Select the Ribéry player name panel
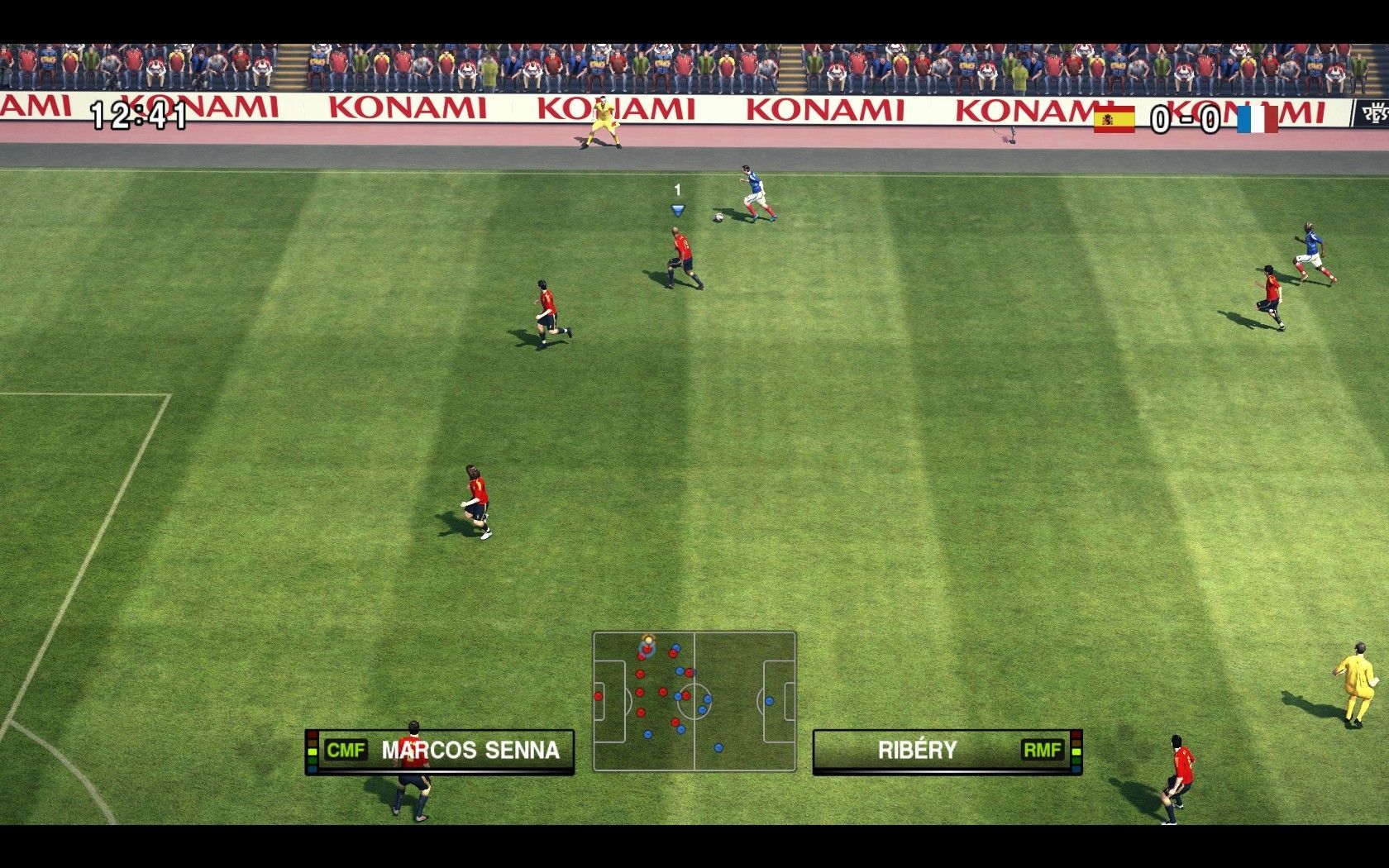 tap(947, 751)
